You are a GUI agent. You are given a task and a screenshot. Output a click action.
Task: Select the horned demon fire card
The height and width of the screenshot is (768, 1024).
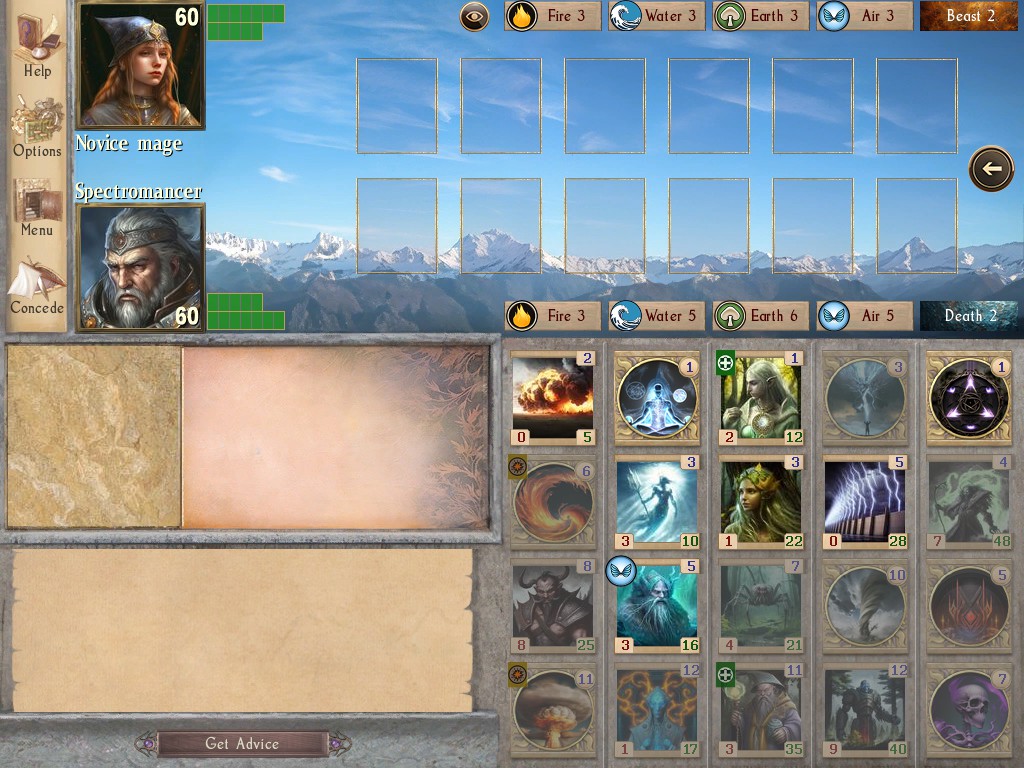click(553, 605)
